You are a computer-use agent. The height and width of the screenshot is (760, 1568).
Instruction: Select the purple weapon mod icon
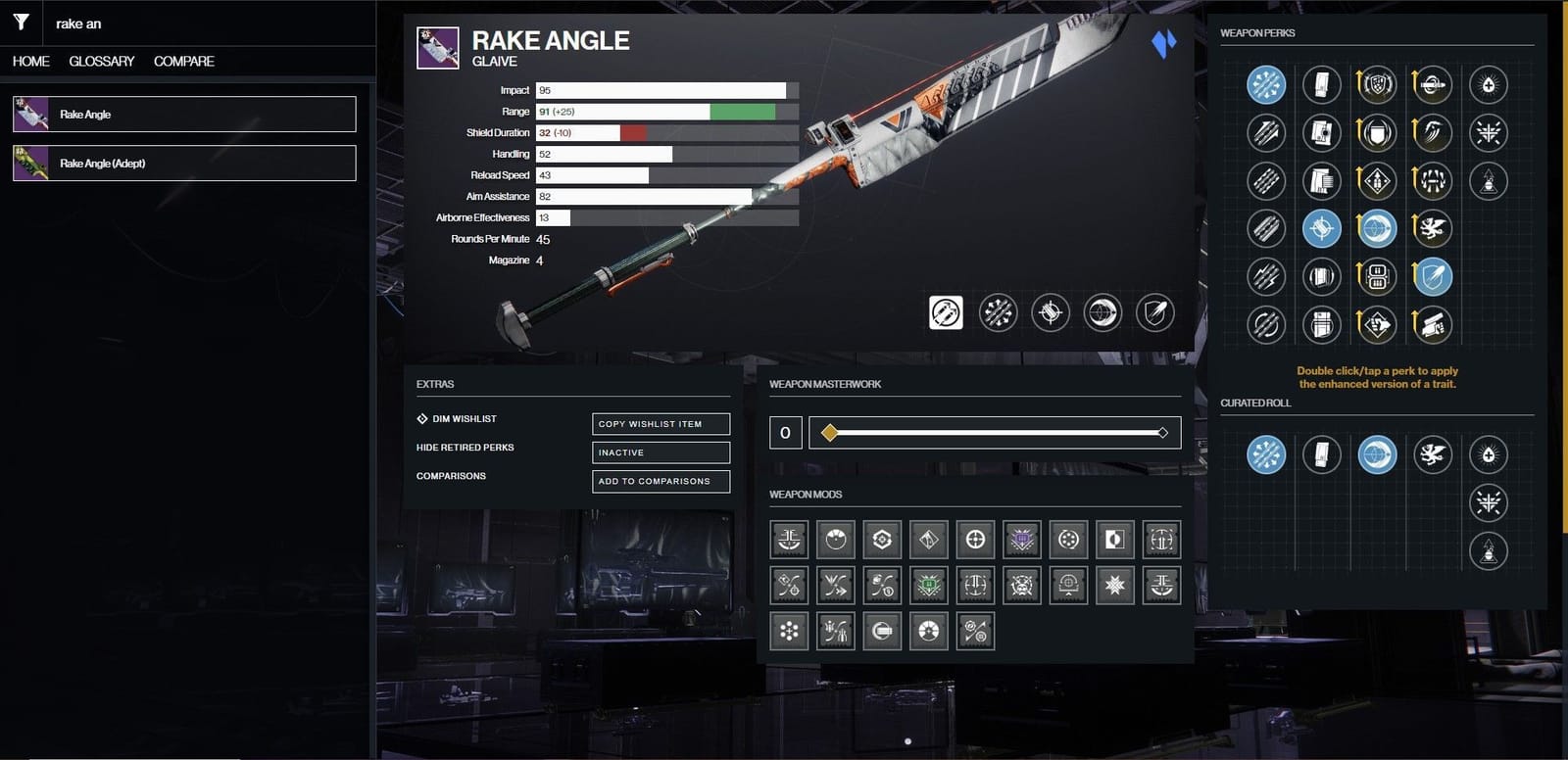click(1021, 539)
